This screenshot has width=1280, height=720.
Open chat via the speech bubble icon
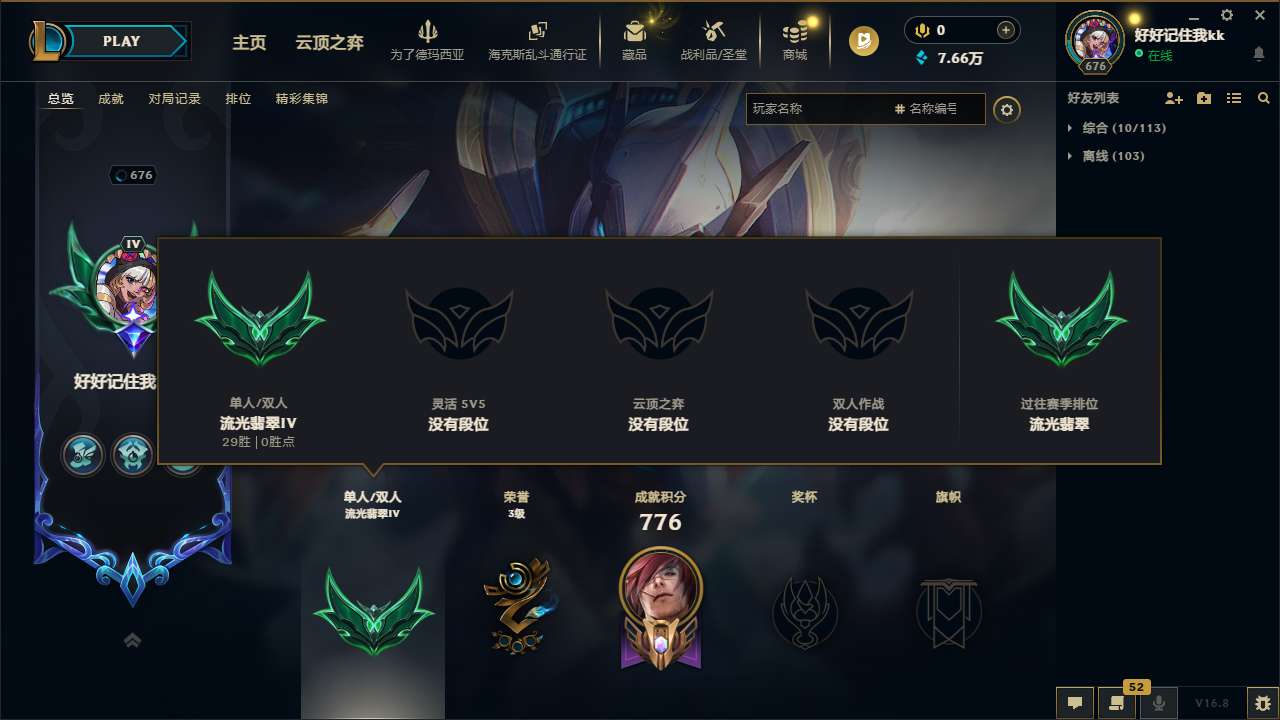[x=1075, y=703]
